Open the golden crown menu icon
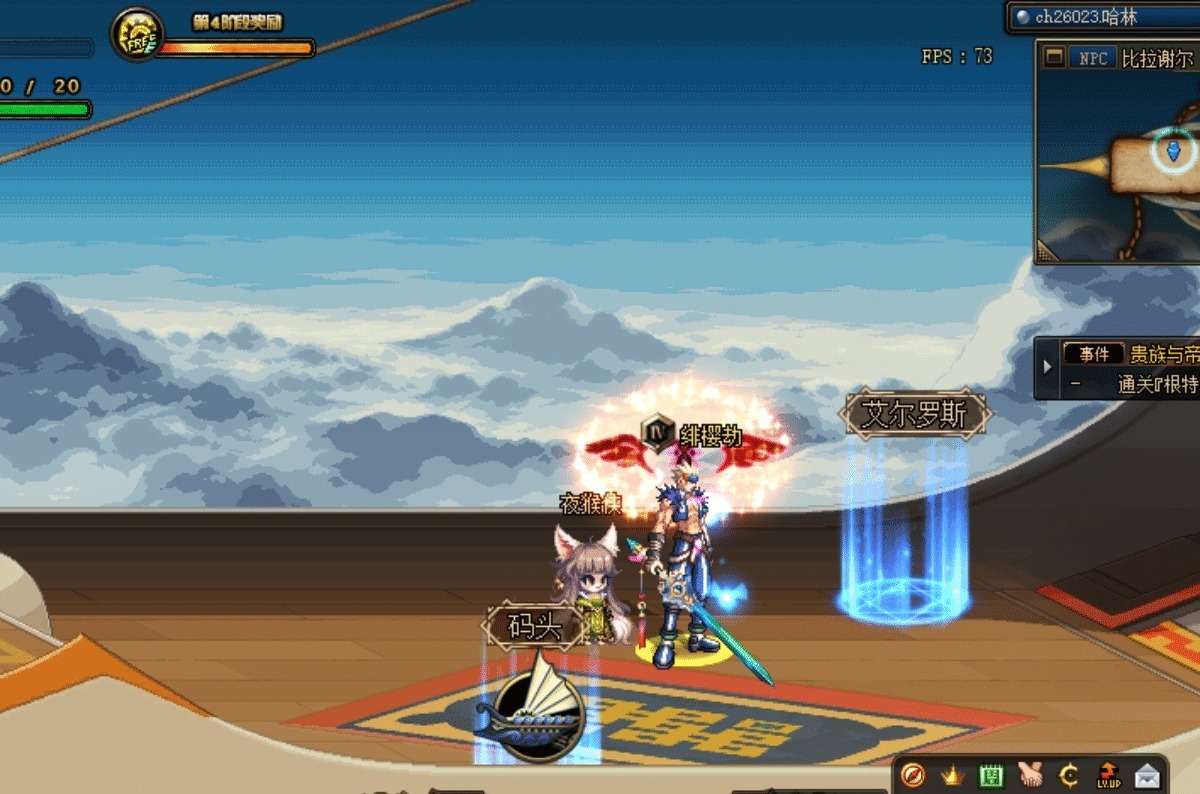Viewport: 1200px width, 794px height. pos(951,774)
